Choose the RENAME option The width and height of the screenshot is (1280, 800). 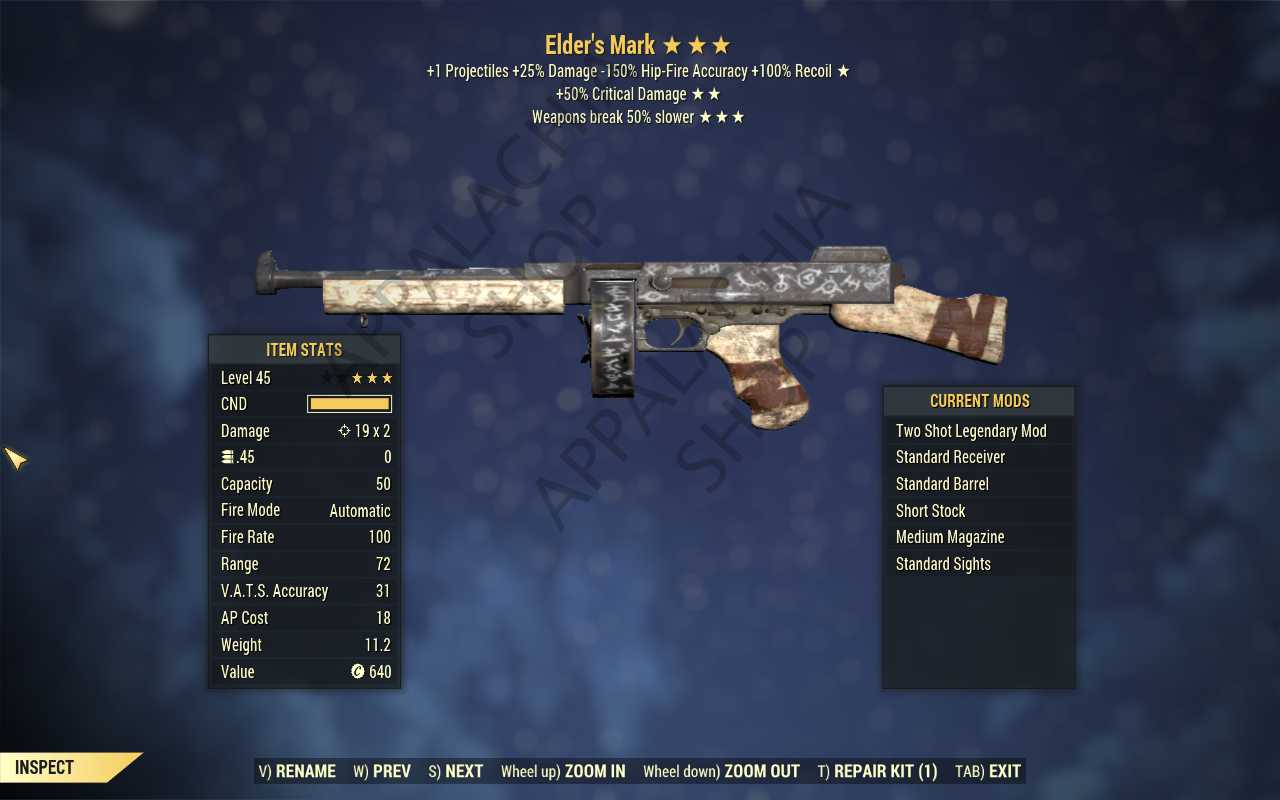[297, 771]
